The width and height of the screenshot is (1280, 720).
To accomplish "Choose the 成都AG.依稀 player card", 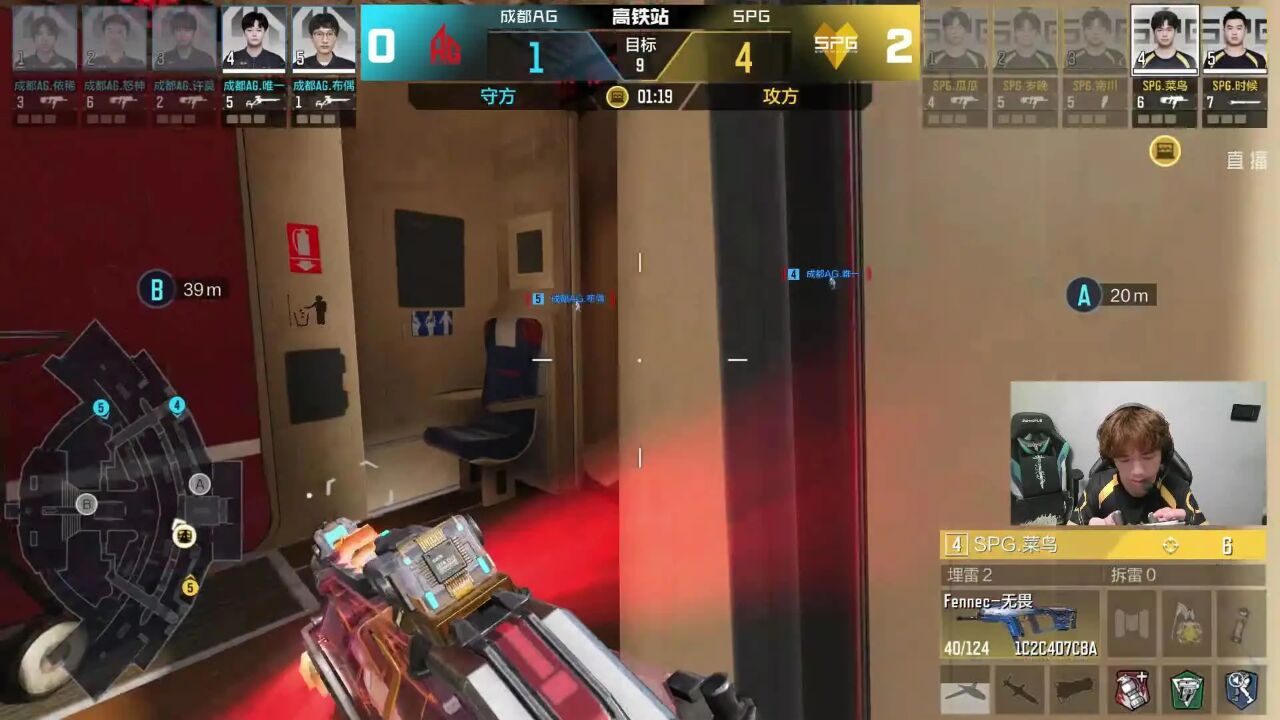I will [x=44, y=39].
